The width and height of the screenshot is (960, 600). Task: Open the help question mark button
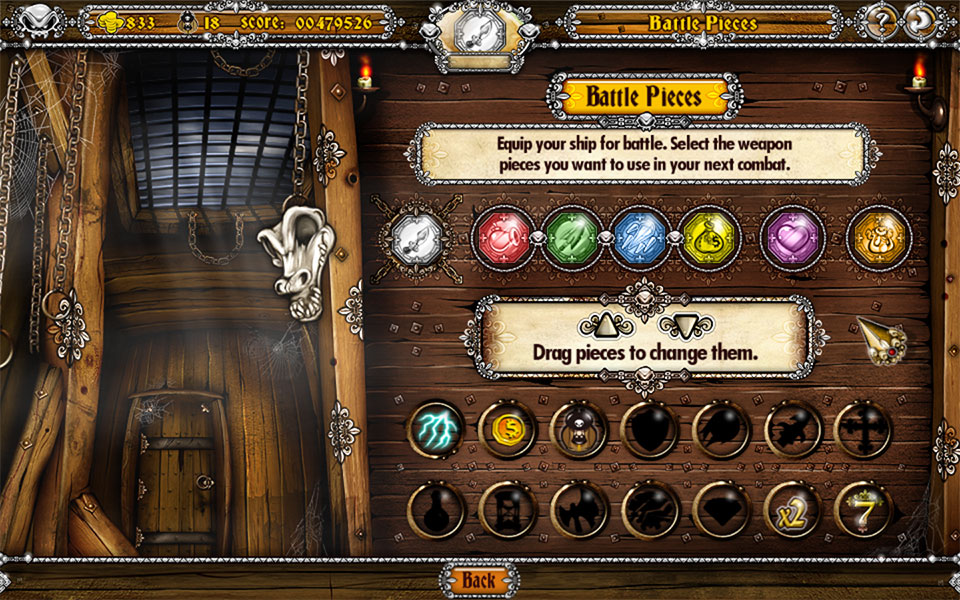[882, 21]
